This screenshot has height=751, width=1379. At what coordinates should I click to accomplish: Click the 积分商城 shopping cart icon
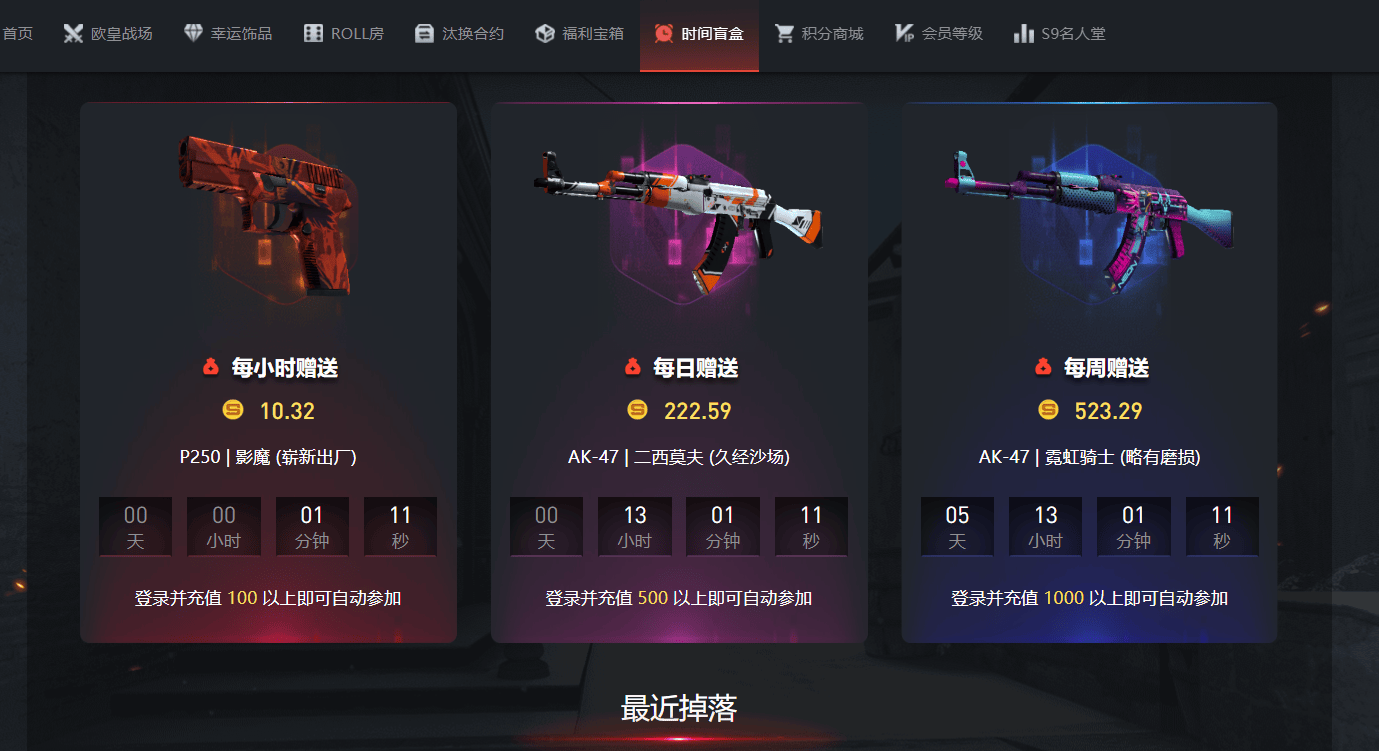784,32
